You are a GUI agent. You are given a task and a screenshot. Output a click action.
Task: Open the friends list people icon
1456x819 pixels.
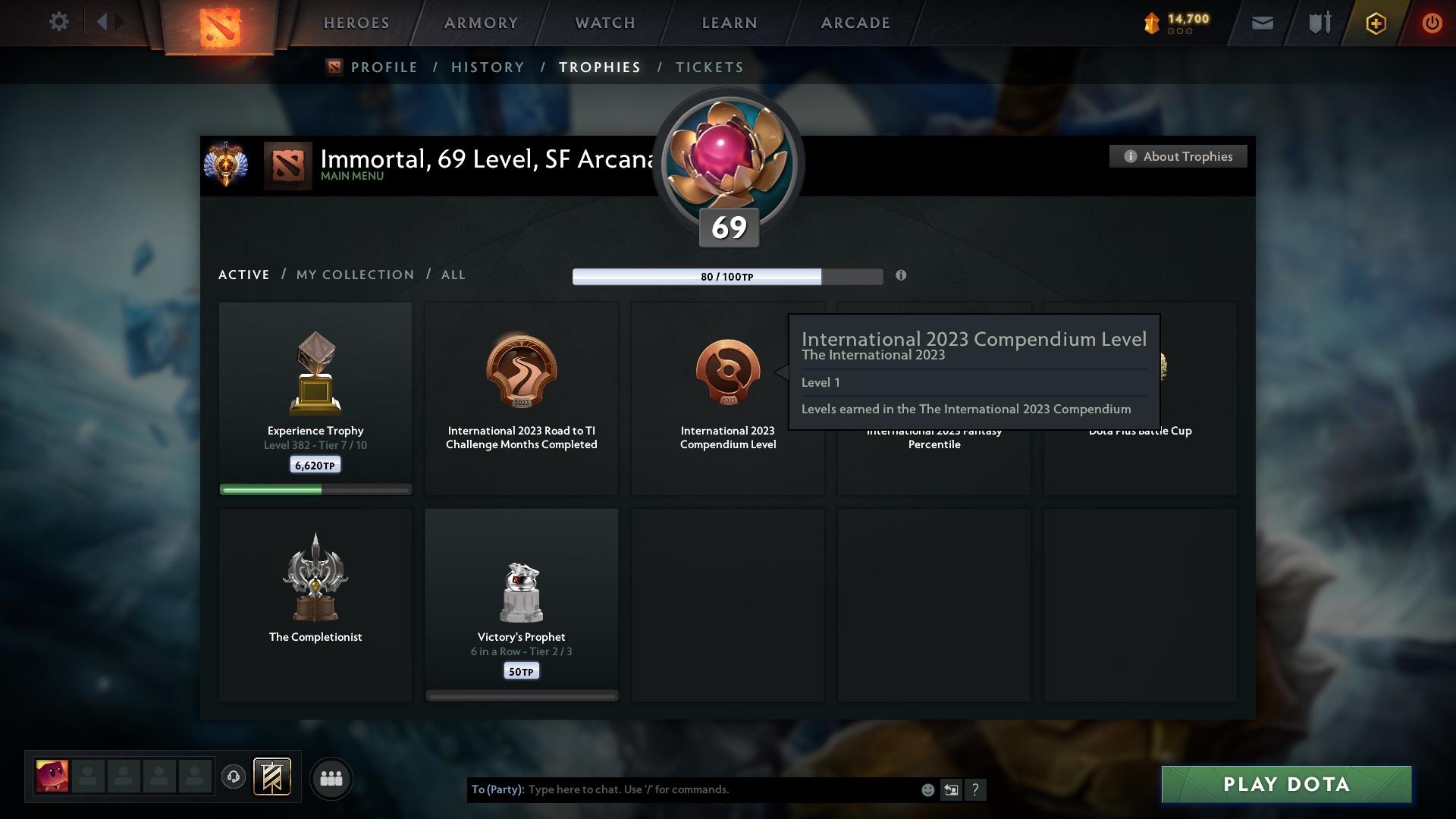[x=331, y=778]
